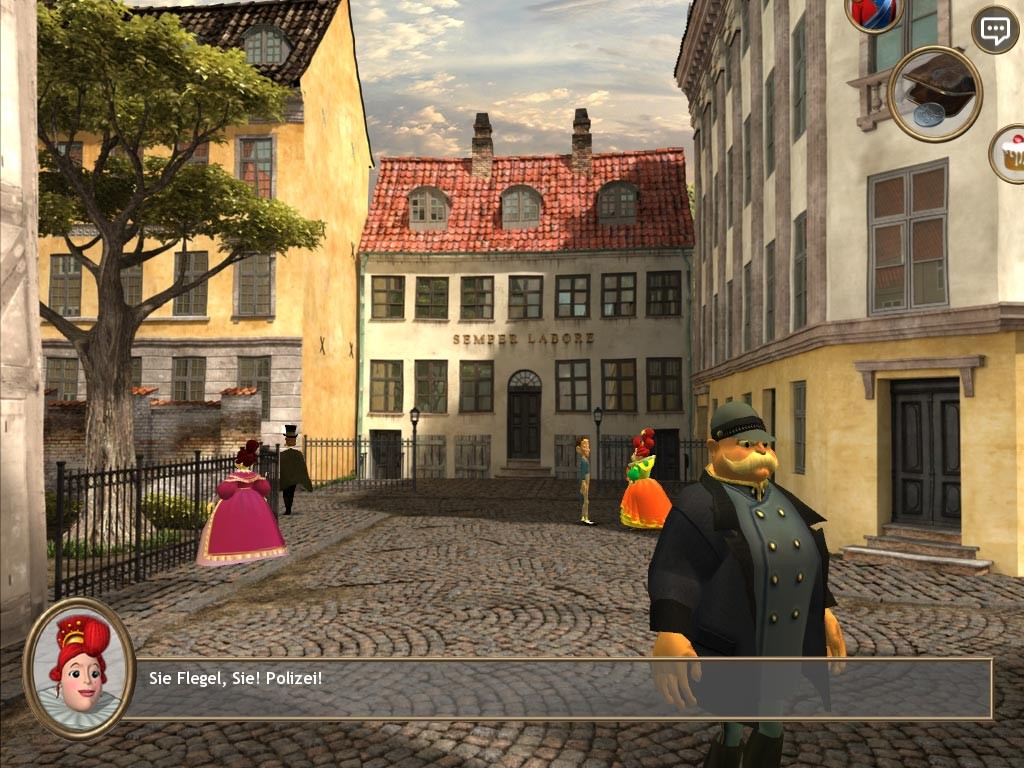This screenshot has height=768, width=1024.
Task: Choose the cake with cherry icon
Action: point(1010,153)
